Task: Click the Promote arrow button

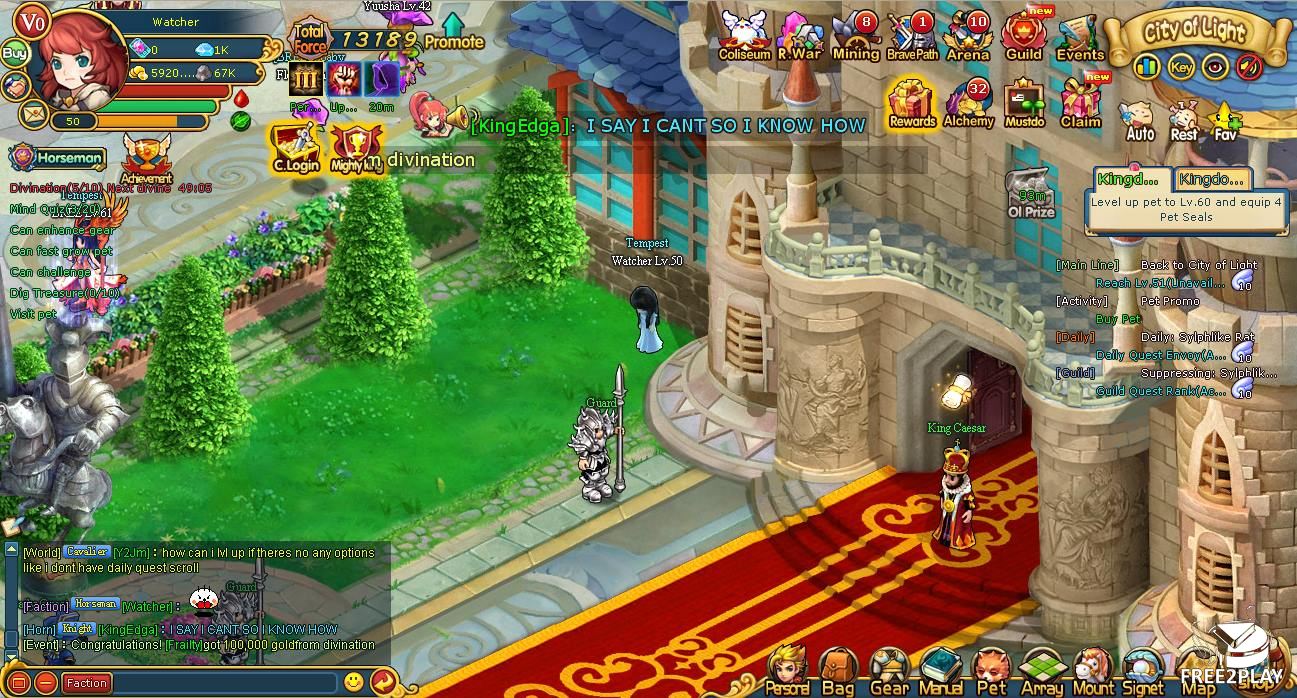Action: pyautogui.click(x=453, y=31)
